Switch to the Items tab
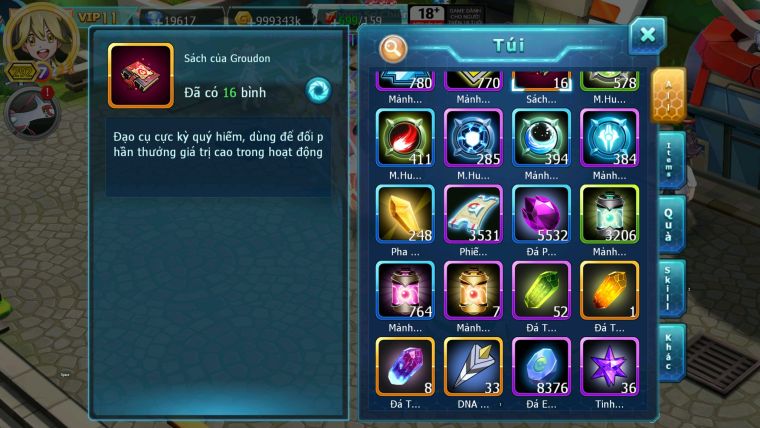760x428 pixels. click(x=671, y=159)
